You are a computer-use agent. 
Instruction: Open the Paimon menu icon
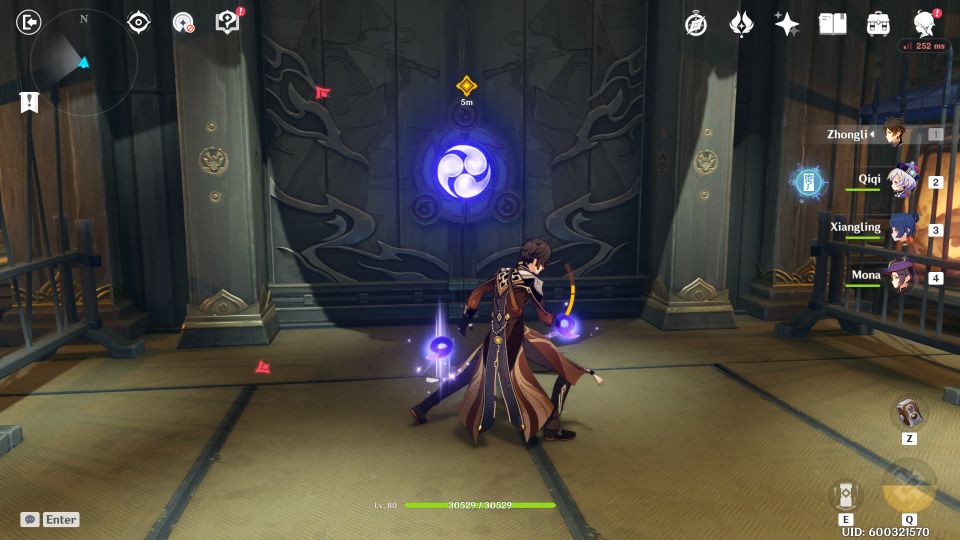pos(925,25)
